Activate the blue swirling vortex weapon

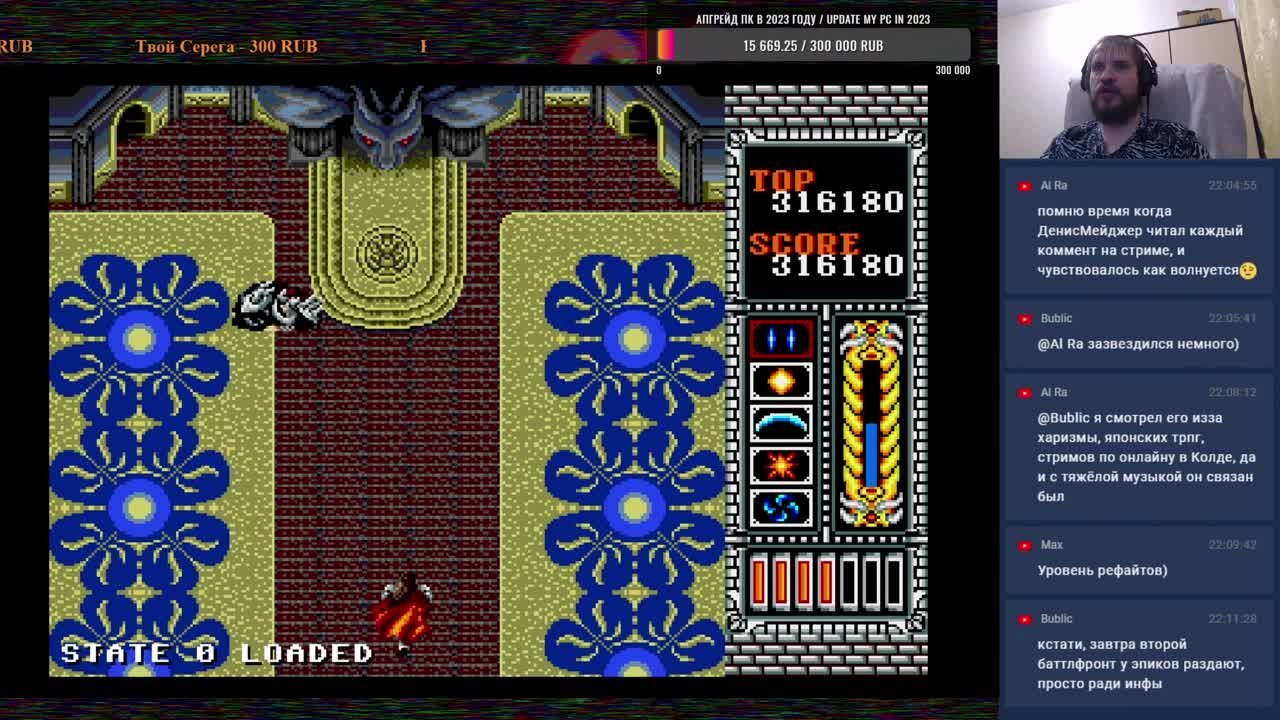781,507
